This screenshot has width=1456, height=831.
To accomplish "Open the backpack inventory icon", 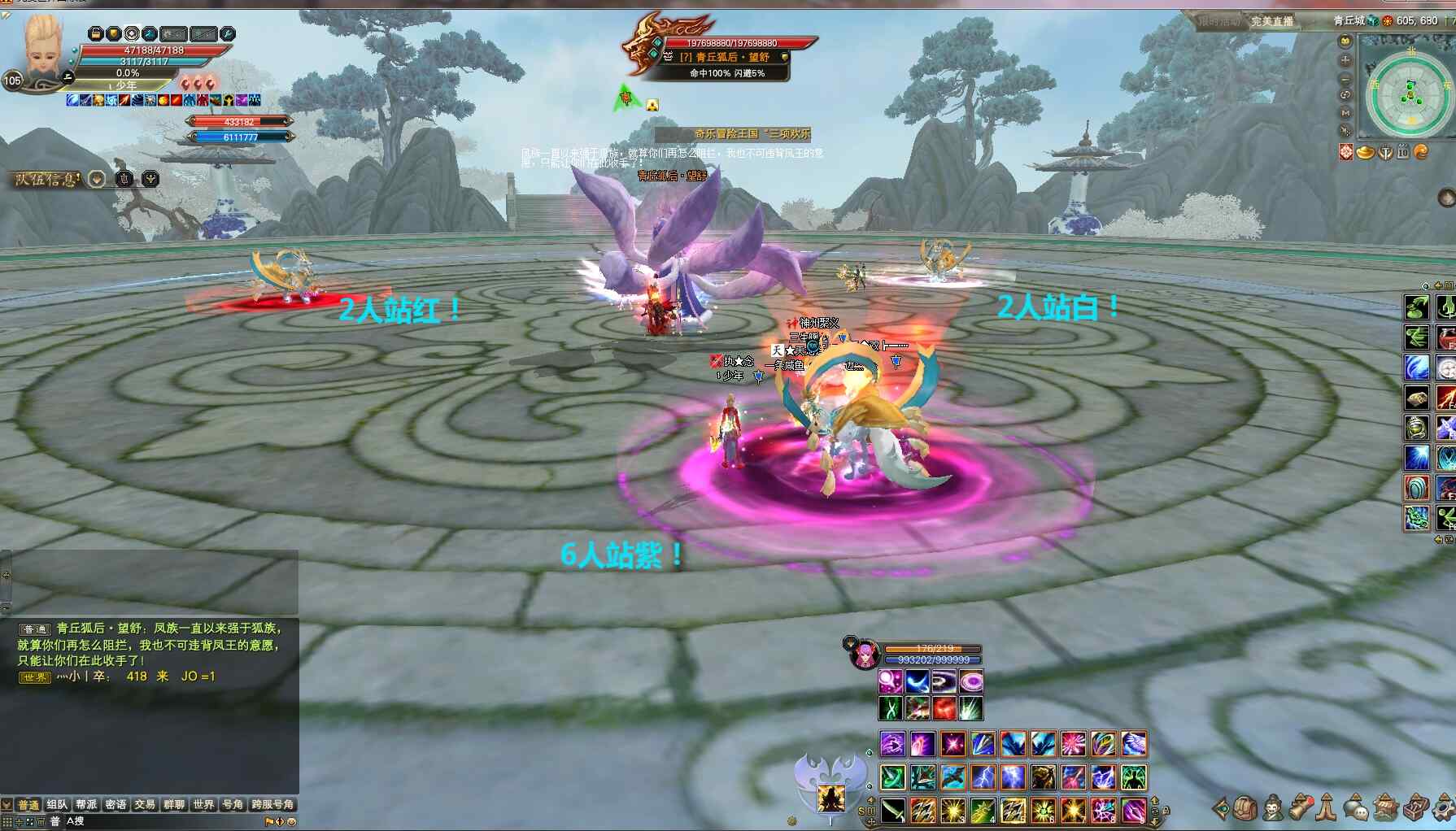I will pyautogui.click(x=1245, y=808).
